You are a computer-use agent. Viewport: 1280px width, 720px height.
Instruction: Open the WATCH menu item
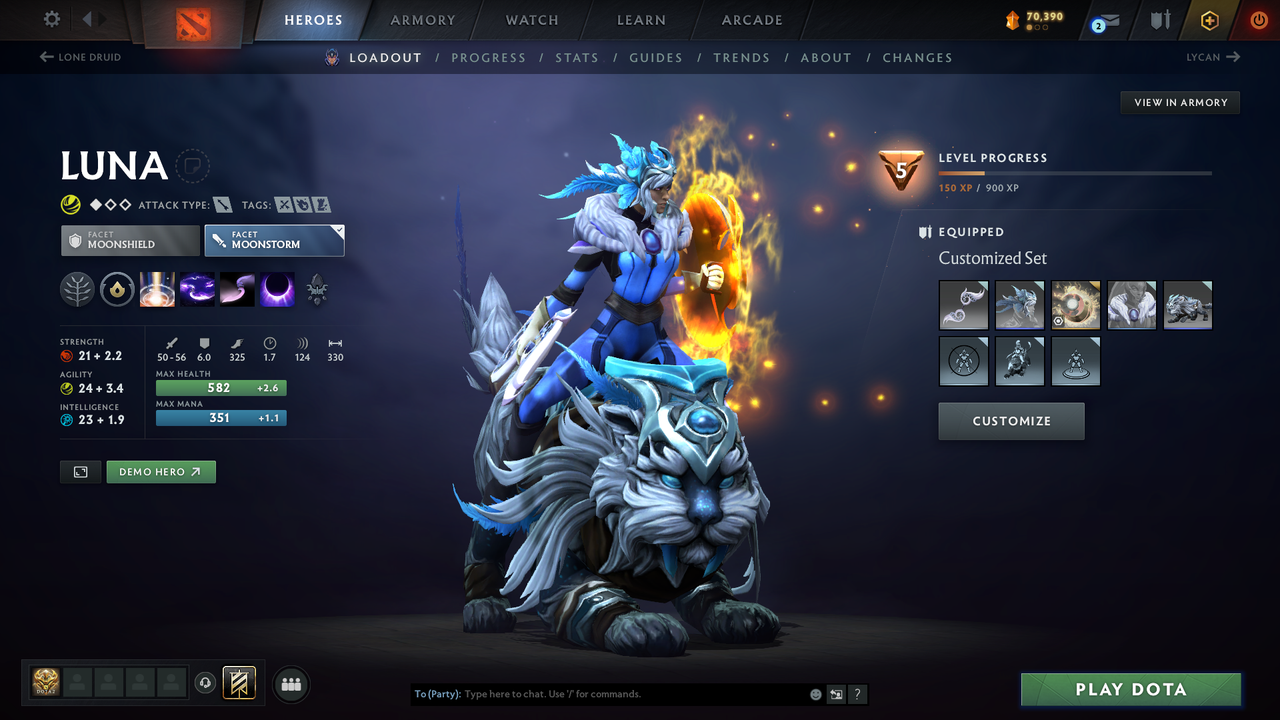point(531,20)
